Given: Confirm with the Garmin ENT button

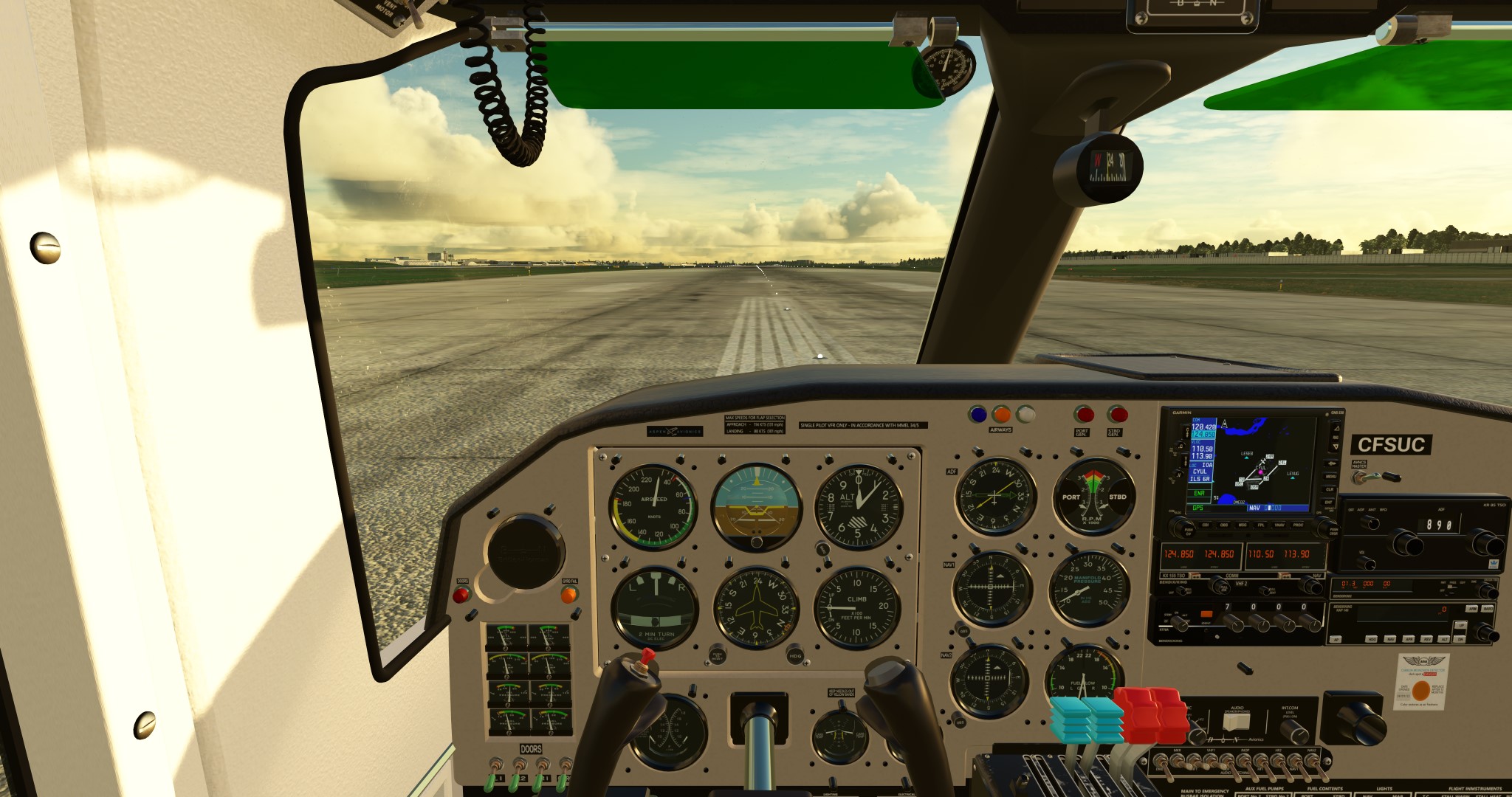Looking at the screenshot, I should coord(1329,502).
